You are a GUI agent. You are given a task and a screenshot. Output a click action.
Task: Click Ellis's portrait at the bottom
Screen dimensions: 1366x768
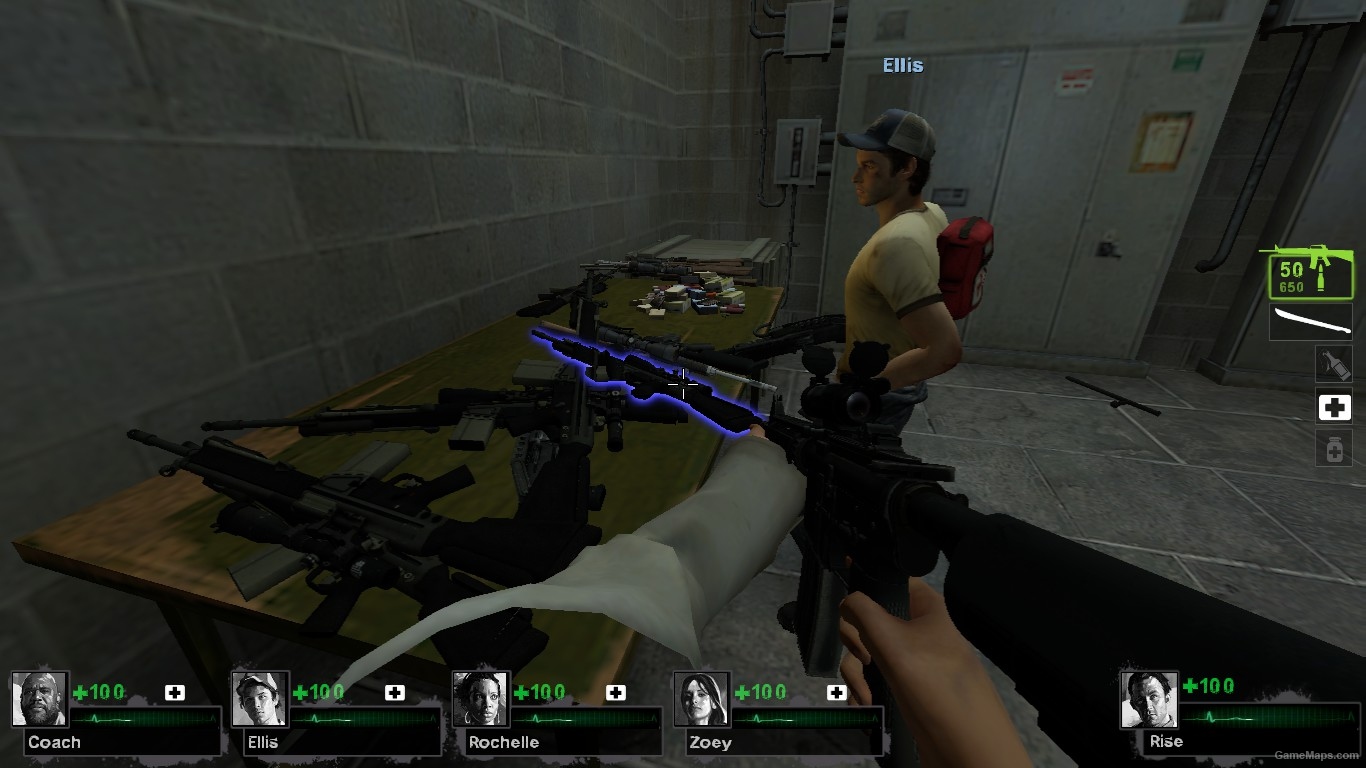pos(259,701)
